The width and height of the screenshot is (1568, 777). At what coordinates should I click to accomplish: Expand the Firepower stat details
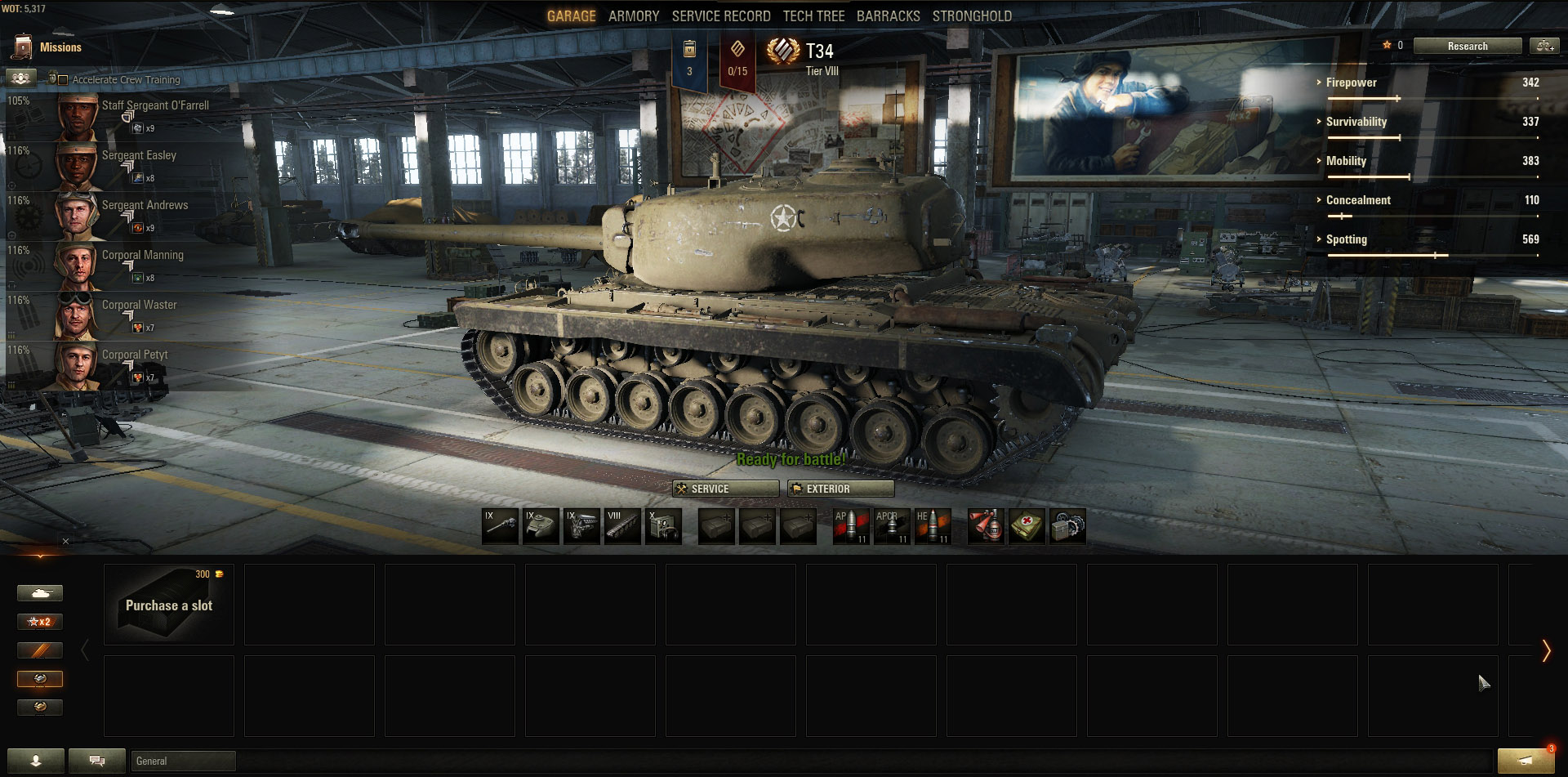tap(1351, 83)
